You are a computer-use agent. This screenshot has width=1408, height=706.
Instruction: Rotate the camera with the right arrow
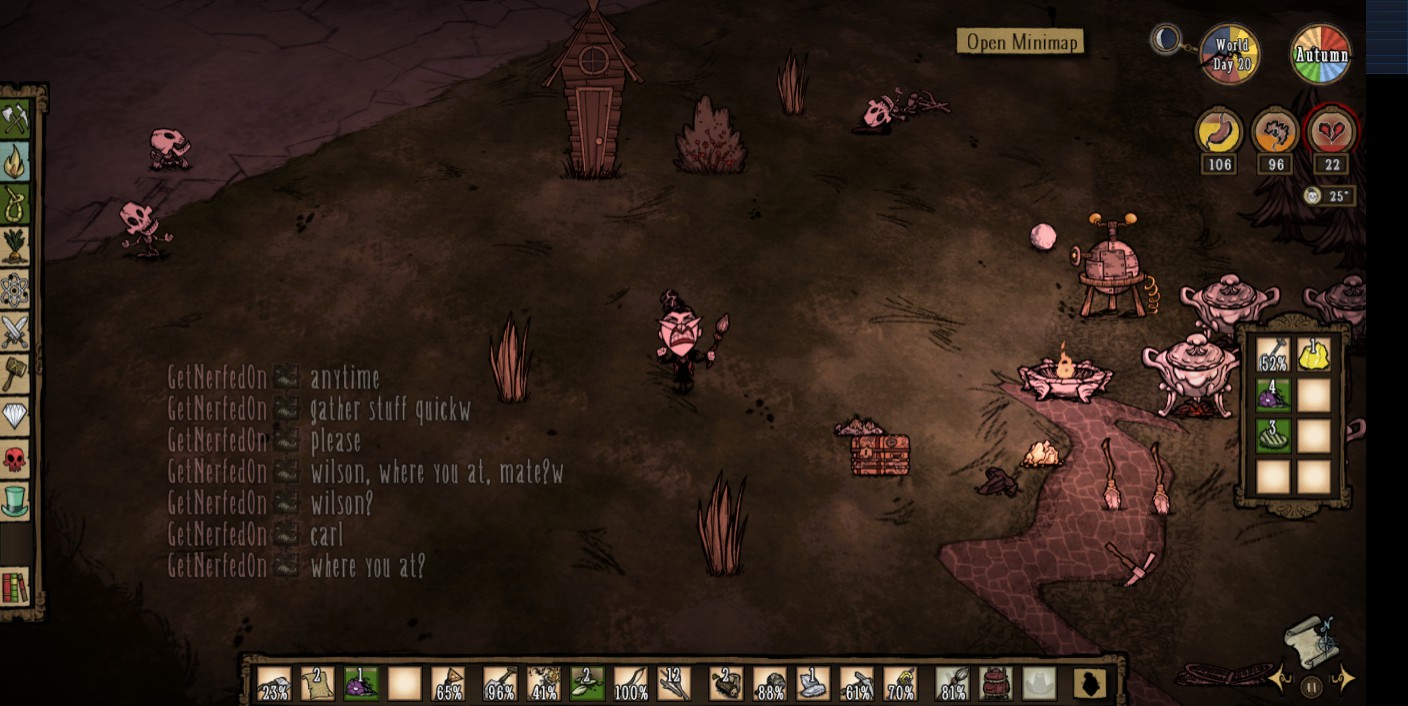click(1345, 680)
